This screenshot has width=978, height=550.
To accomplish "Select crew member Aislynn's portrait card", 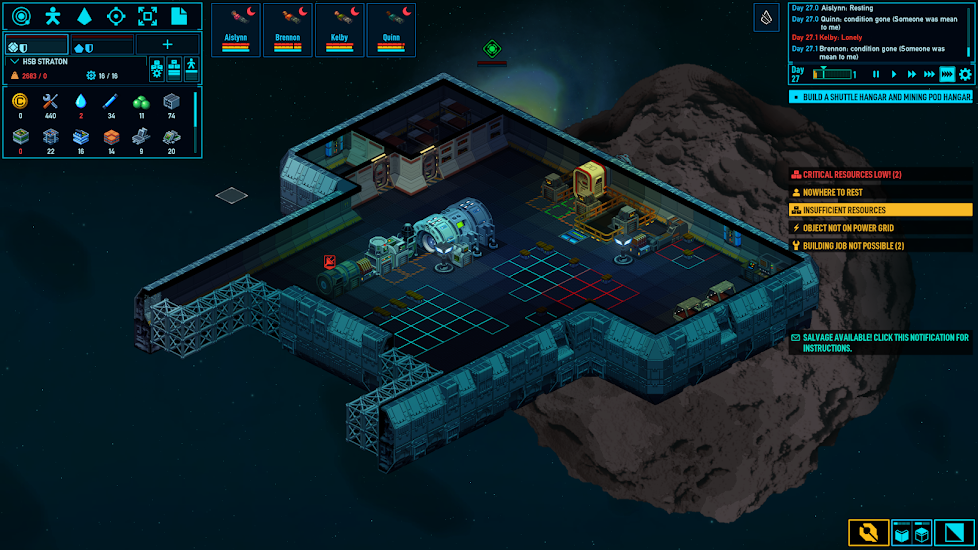I will tap(236, 30).
